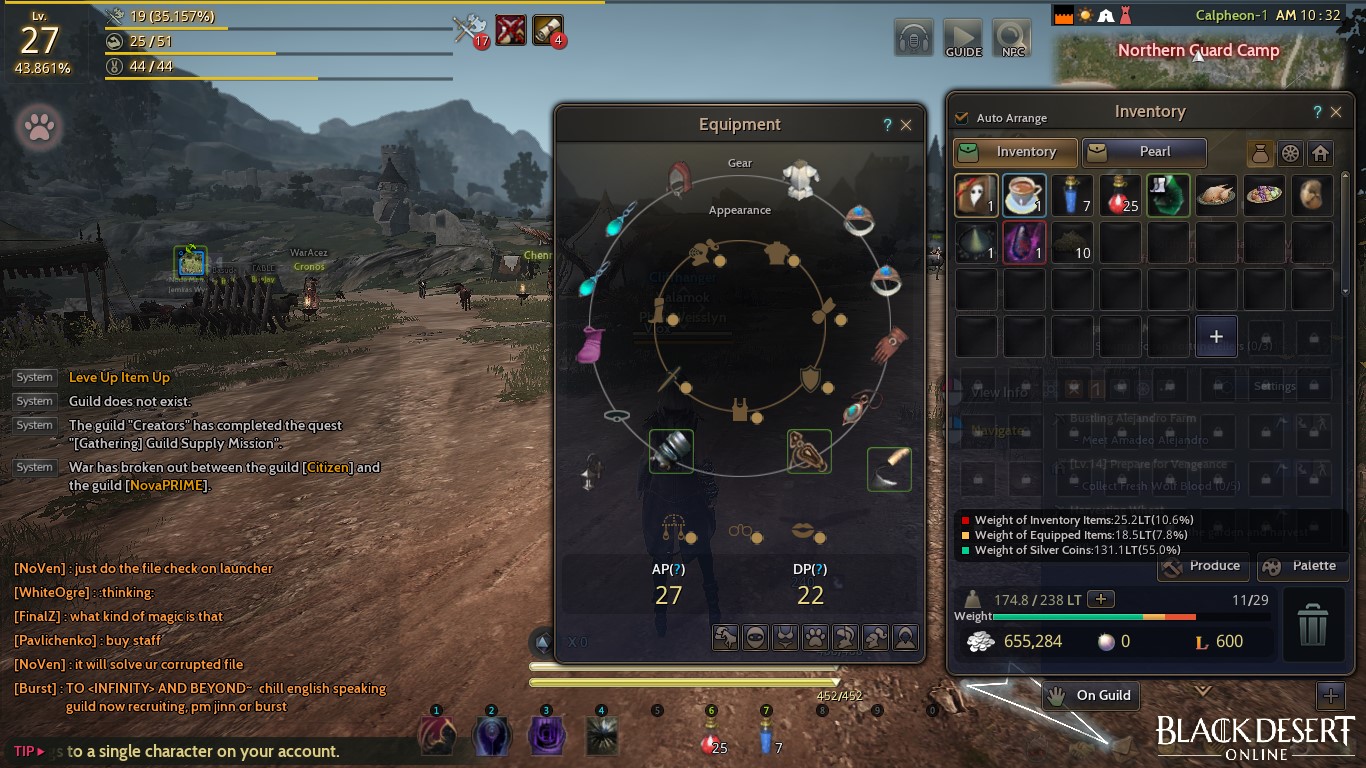
Task: Open the storage home icon in Inventory
Action: tap(1318, 153)
